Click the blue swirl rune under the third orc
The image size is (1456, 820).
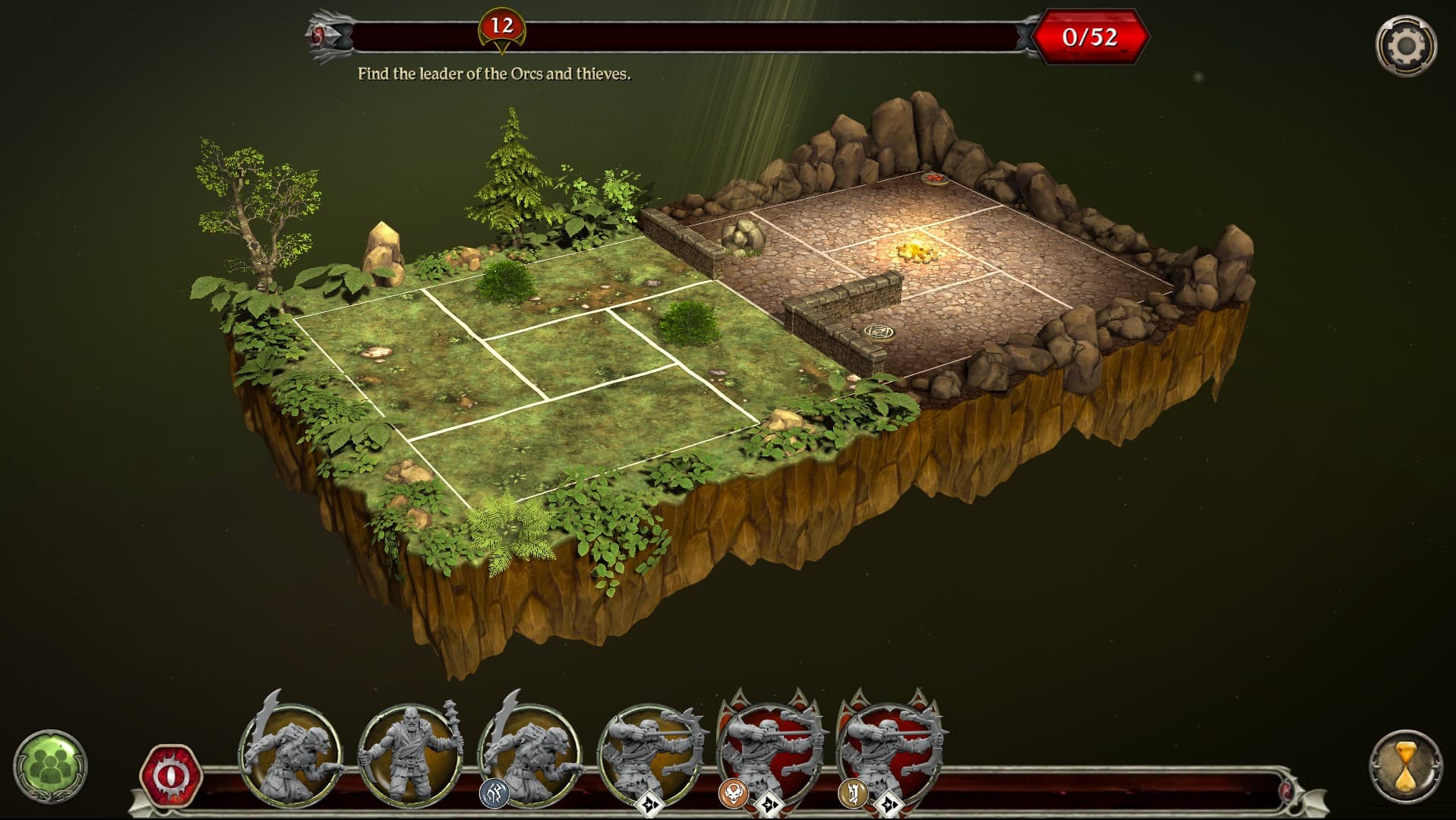click(x=495, y=791)
